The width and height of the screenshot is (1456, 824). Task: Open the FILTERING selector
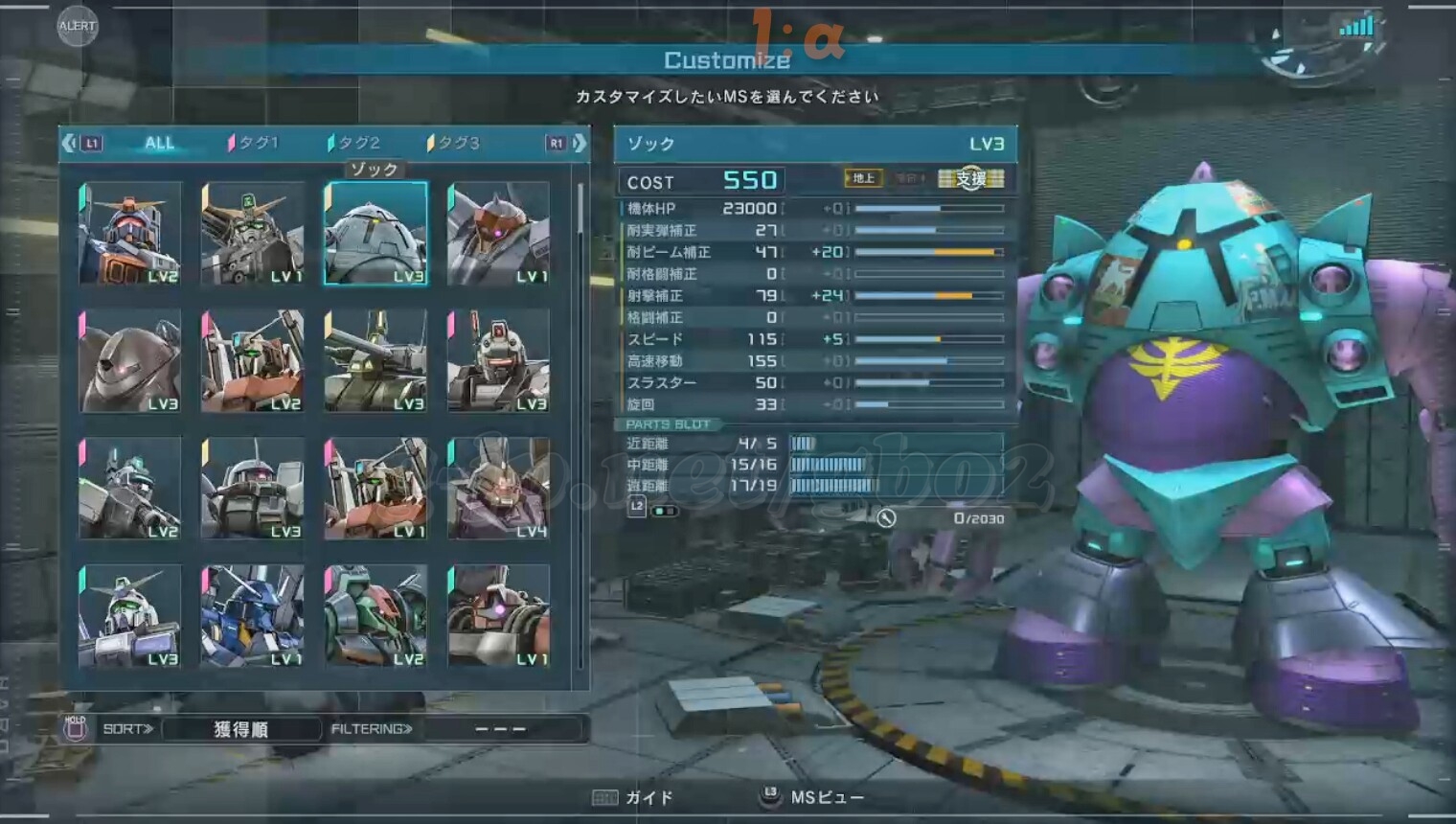tap(500, 729)
